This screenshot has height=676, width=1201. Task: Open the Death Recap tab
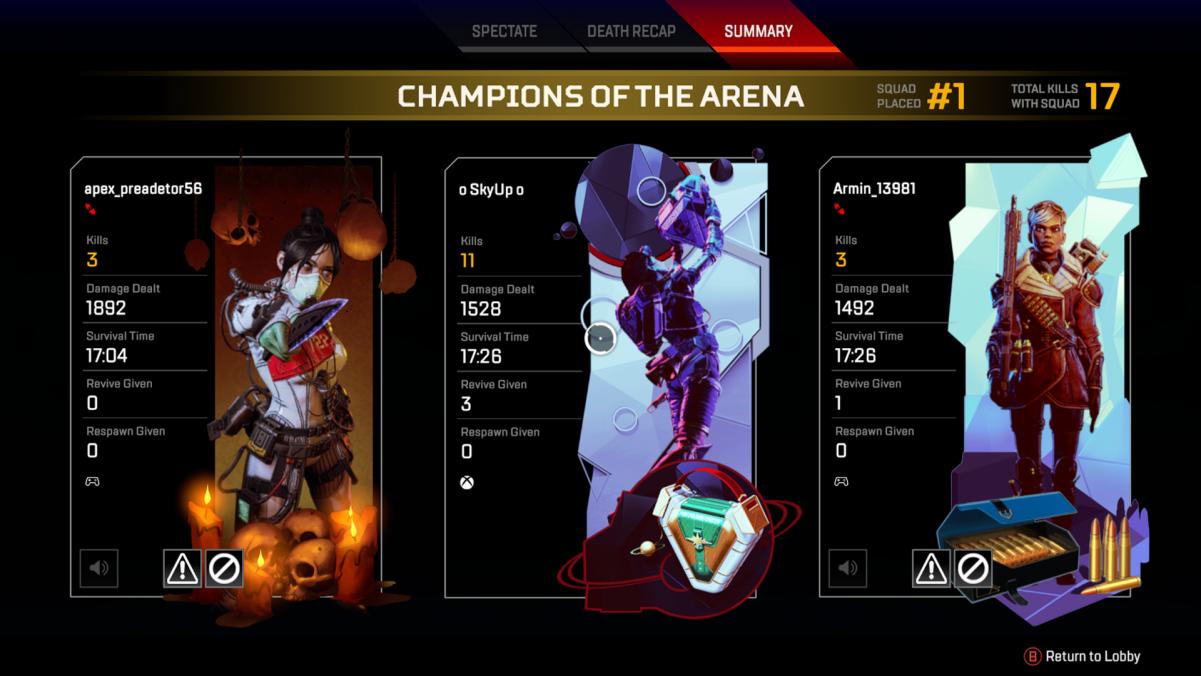[631, 31]
